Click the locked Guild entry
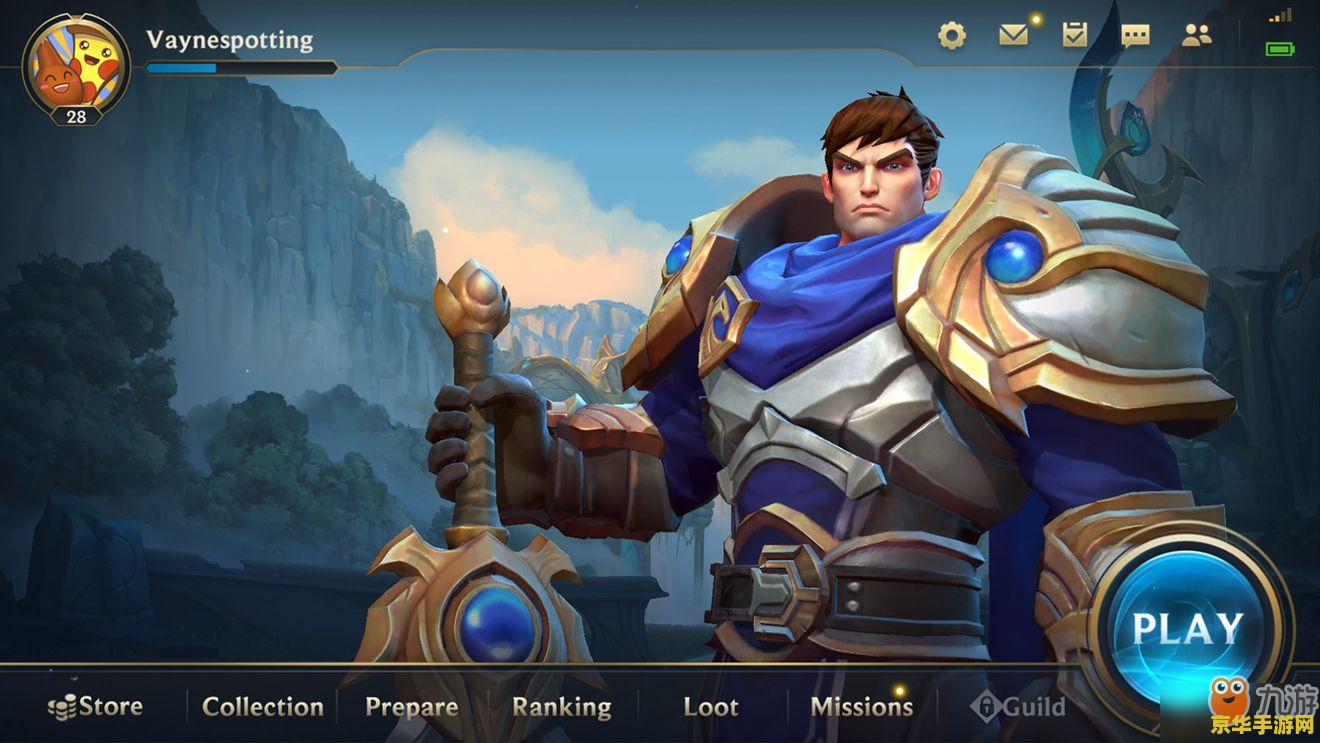 point(1018,707)
